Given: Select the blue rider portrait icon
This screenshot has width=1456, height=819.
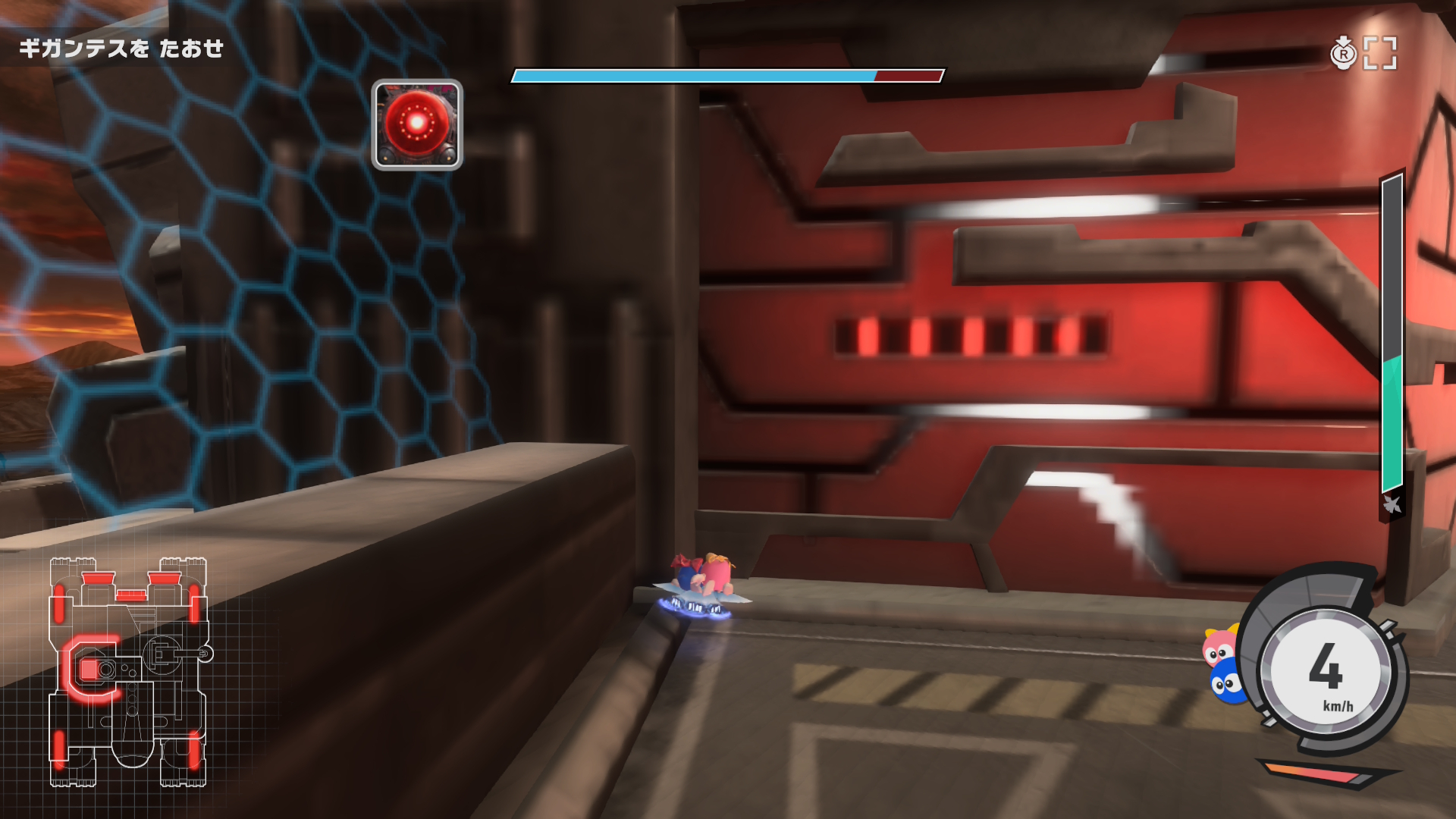Looking at the screenshot, I should click(x=1226, y=683).
